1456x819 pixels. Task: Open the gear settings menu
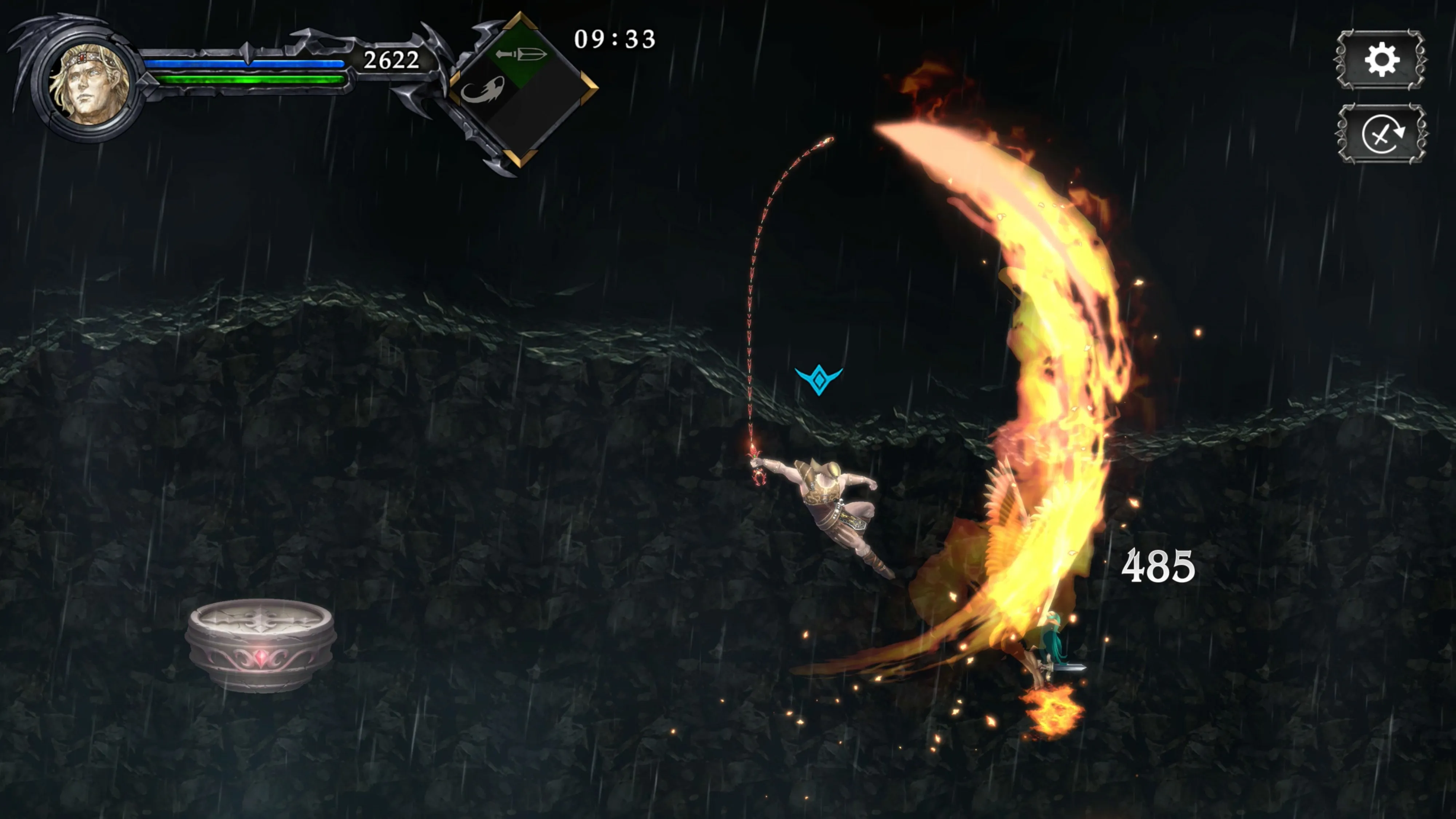click(x=1381, y=60)
